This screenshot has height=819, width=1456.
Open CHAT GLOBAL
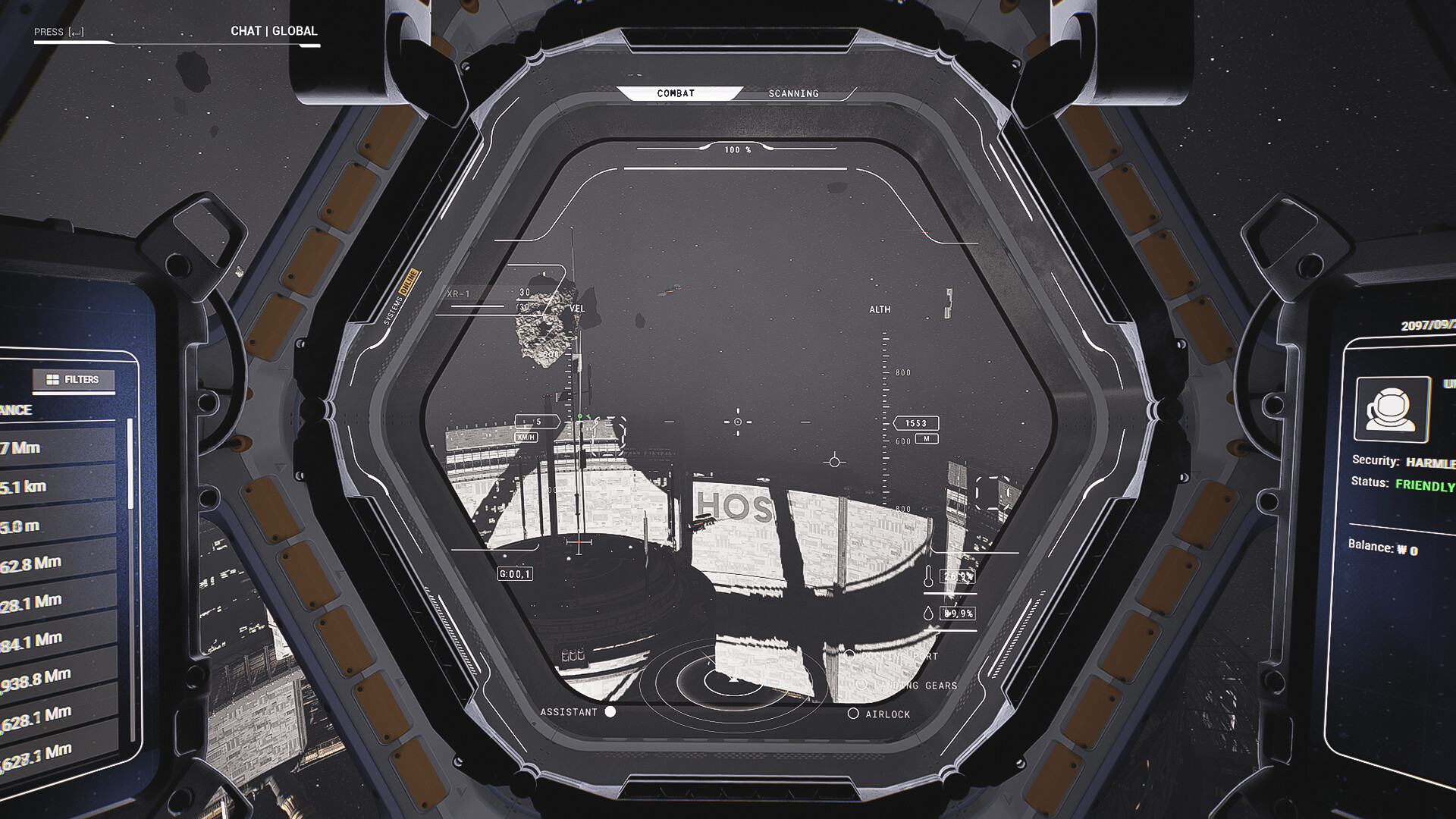[274, 31]
